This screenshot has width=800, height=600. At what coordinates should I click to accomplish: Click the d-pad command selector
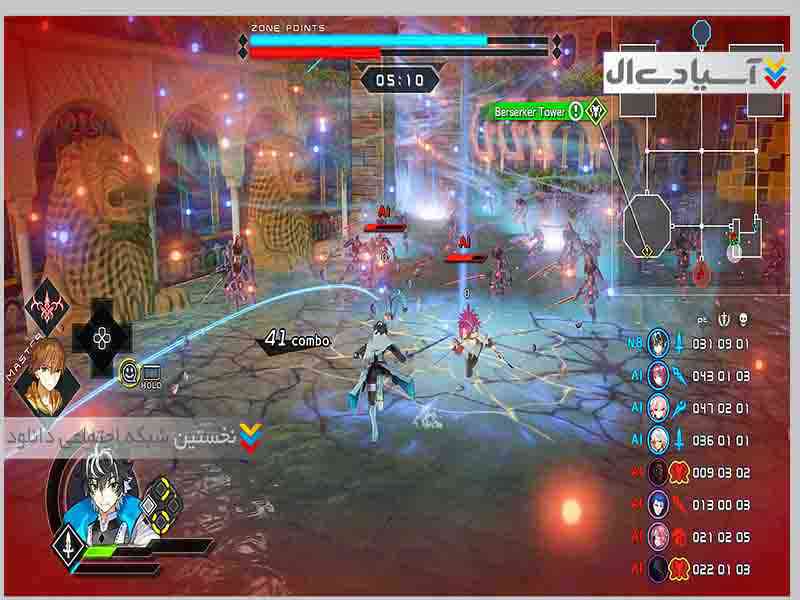tap(102, 337)
